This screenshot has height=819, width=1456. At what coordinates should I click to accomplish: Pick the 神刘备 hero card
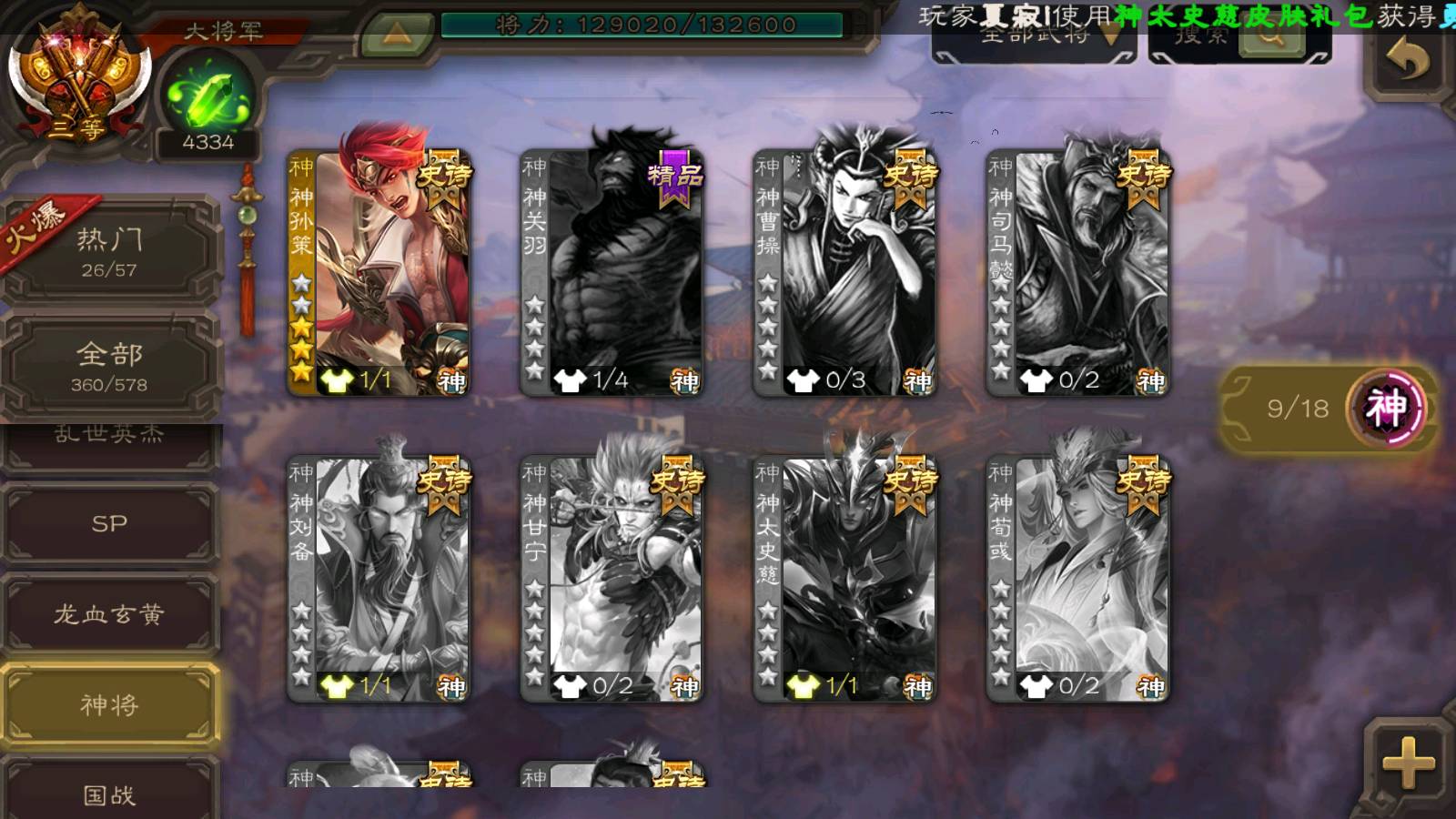[379, 579]
